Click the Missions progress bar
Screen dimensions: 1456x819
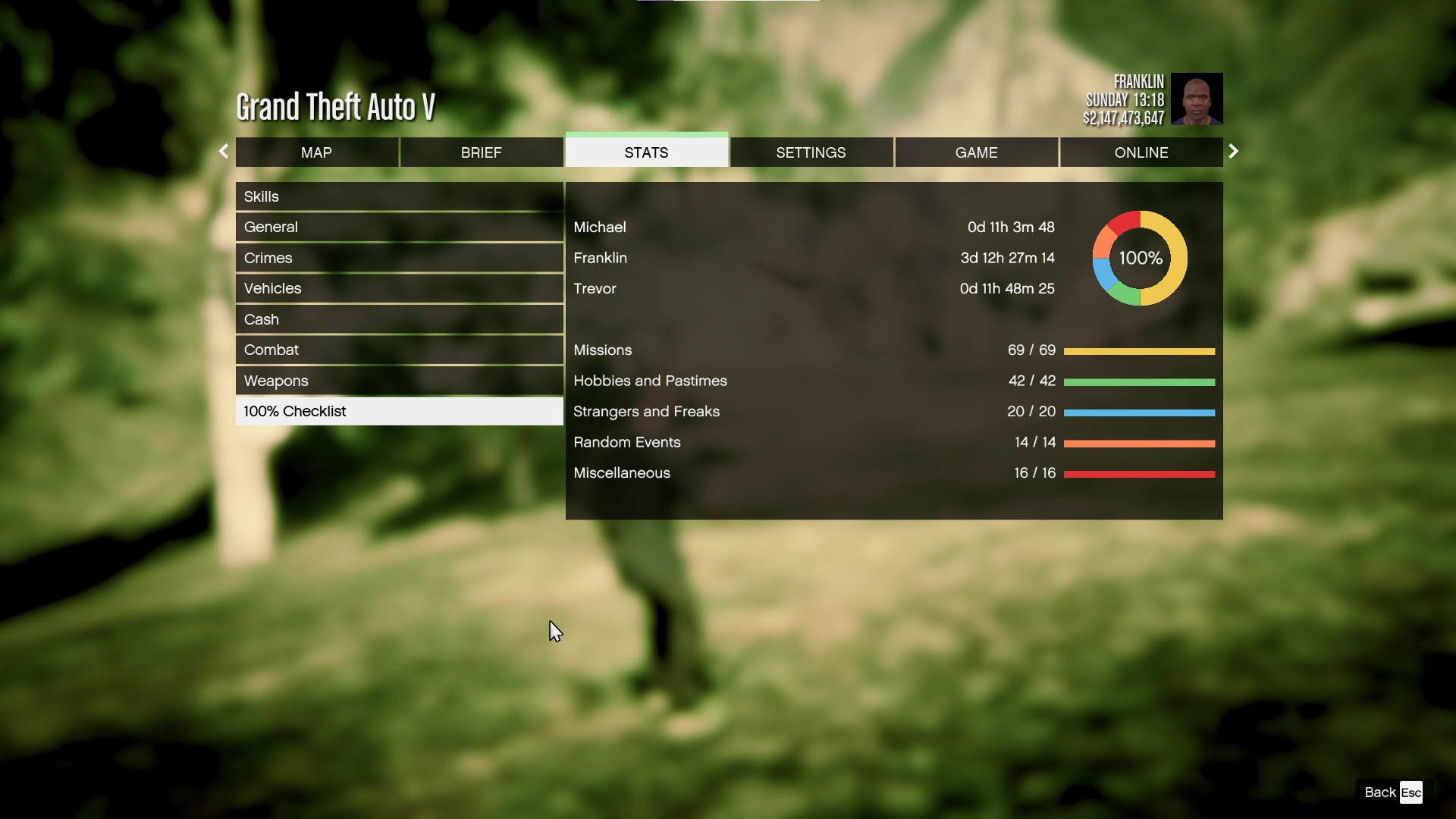click(1140, 350)
